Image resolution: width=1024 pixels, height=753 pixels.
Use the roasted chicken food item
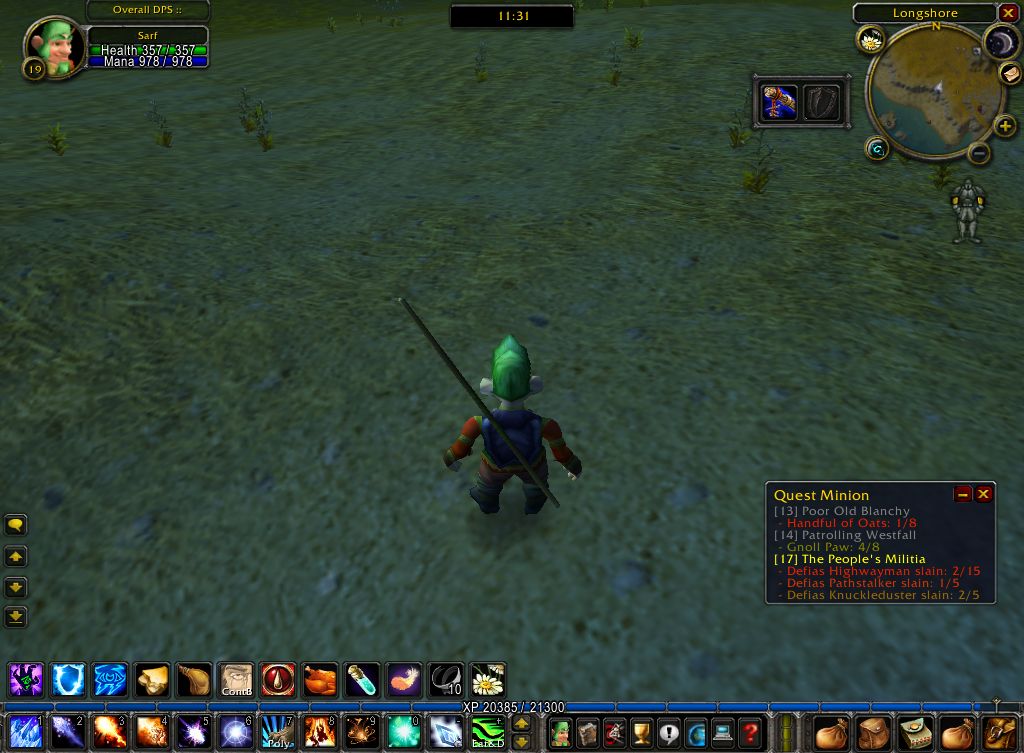pos(320,680)
